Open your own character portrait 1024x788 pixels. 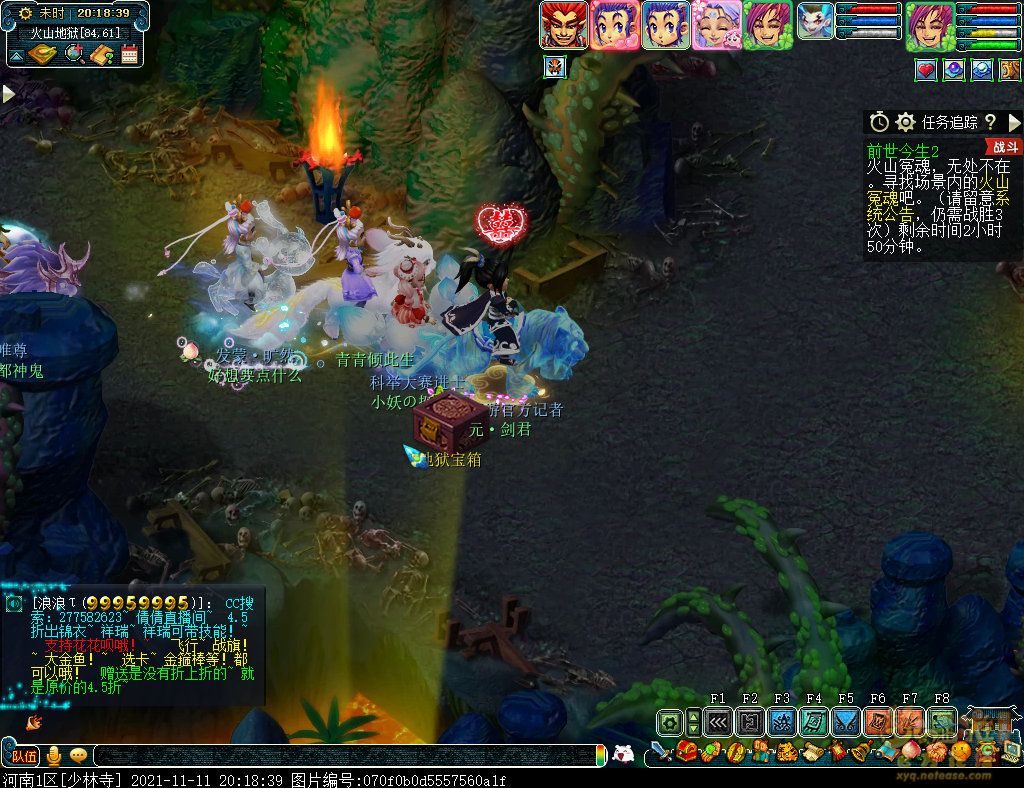coord(930,25)
